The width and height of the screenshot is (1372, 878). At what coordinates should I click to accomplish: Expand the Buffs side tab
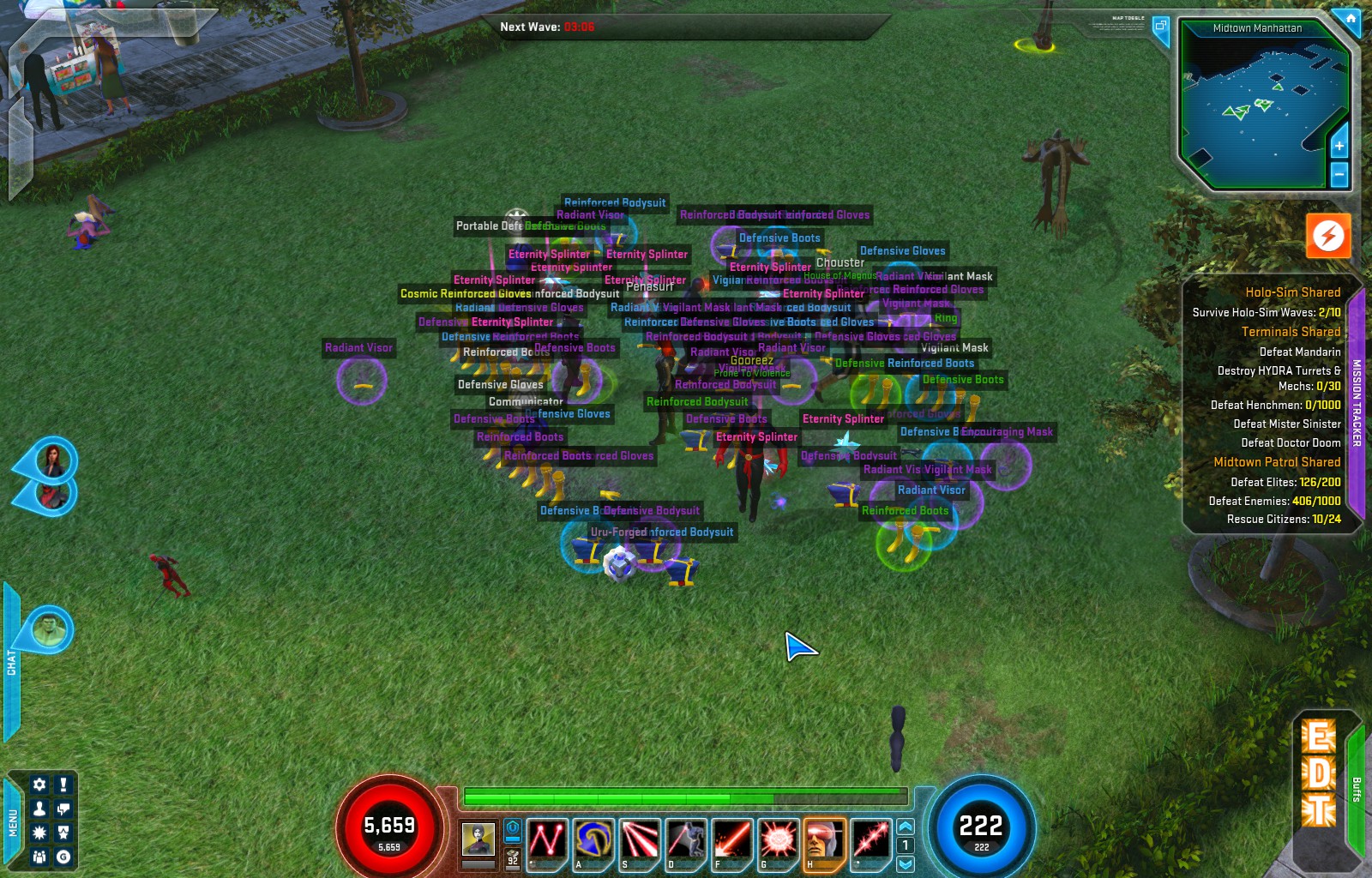pyautogui.click(x=1357, y=789)
